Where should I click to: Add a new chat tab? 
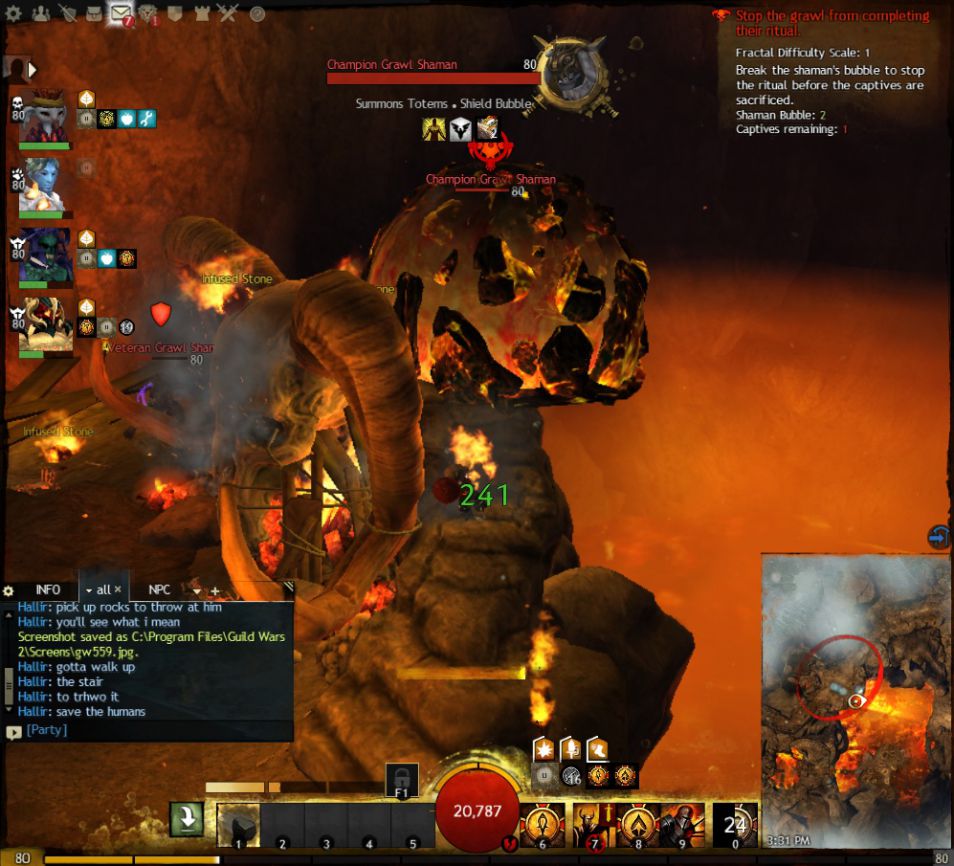pyautogui.click(x=214, y=591)
